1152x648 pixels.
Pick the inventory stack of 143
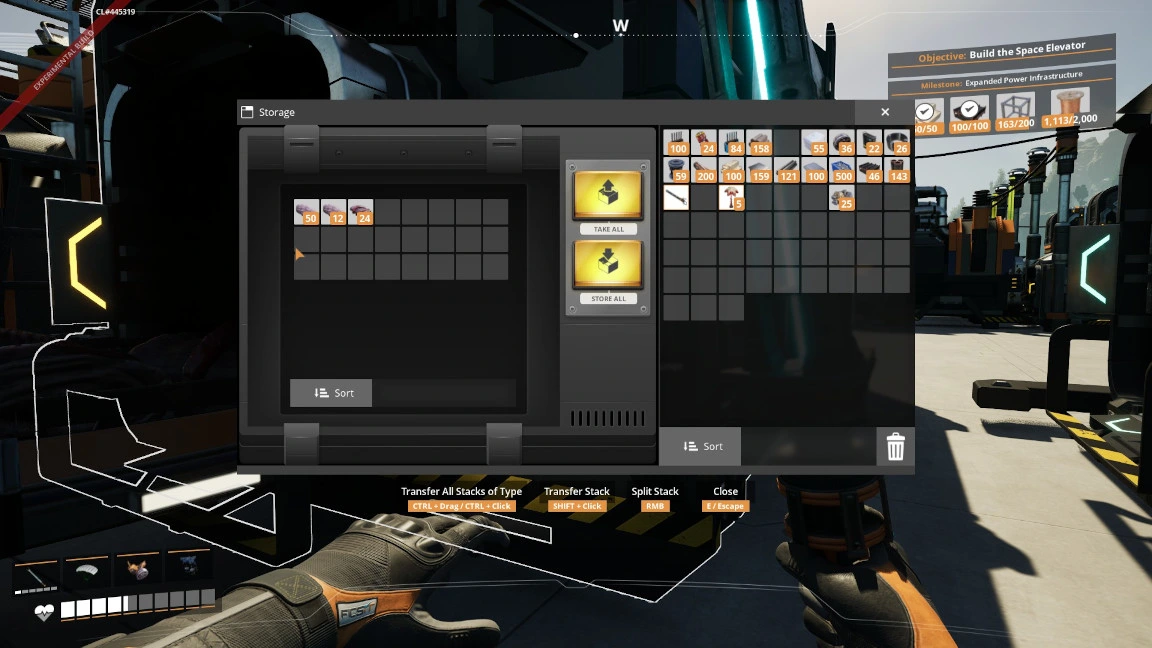click(x=897, y=170)
